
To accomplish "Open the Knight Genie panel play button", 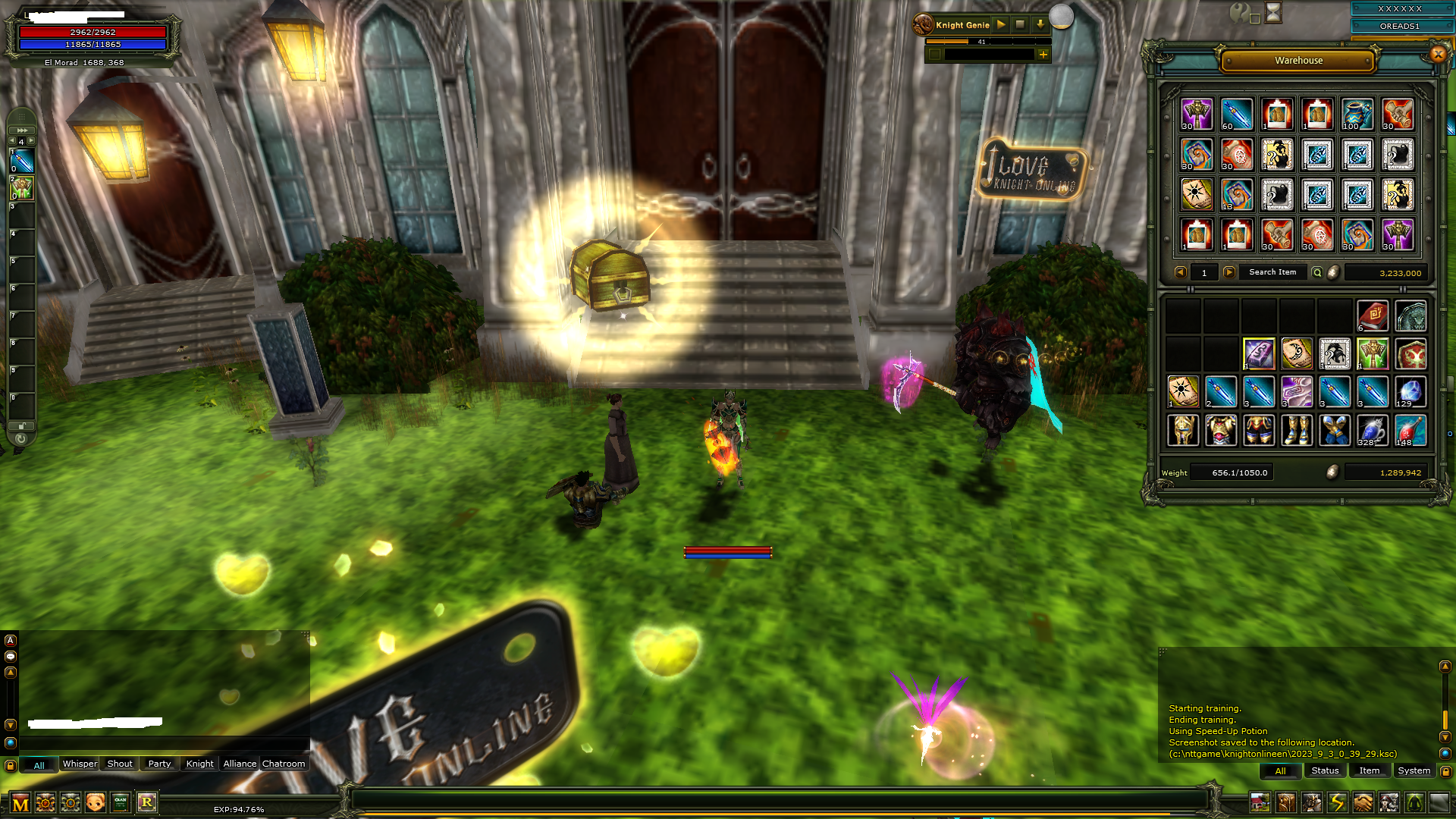I will click(x=1001, y=24).
